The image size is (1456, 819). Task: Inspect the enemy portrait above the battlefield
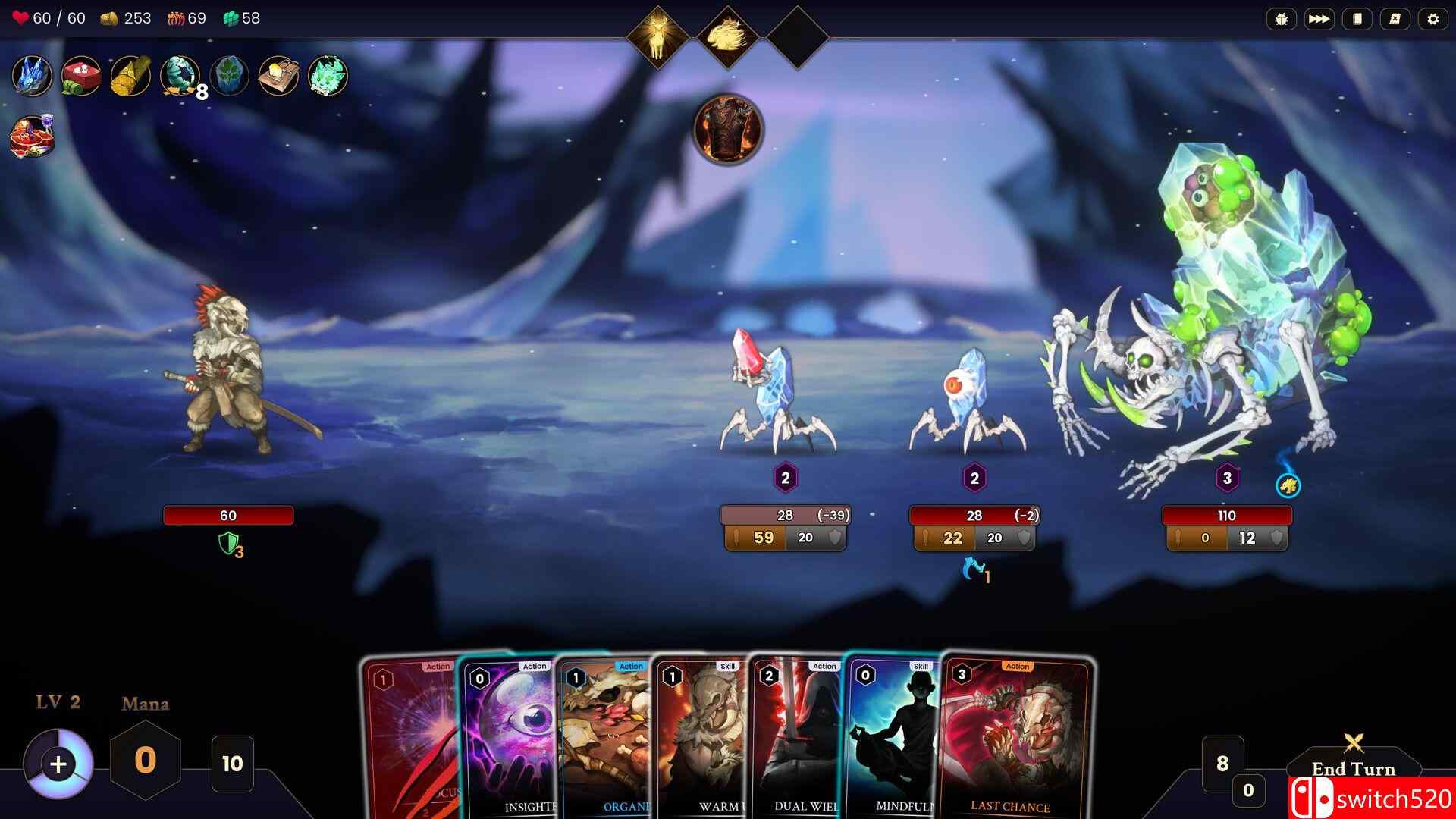coord(726,129)
